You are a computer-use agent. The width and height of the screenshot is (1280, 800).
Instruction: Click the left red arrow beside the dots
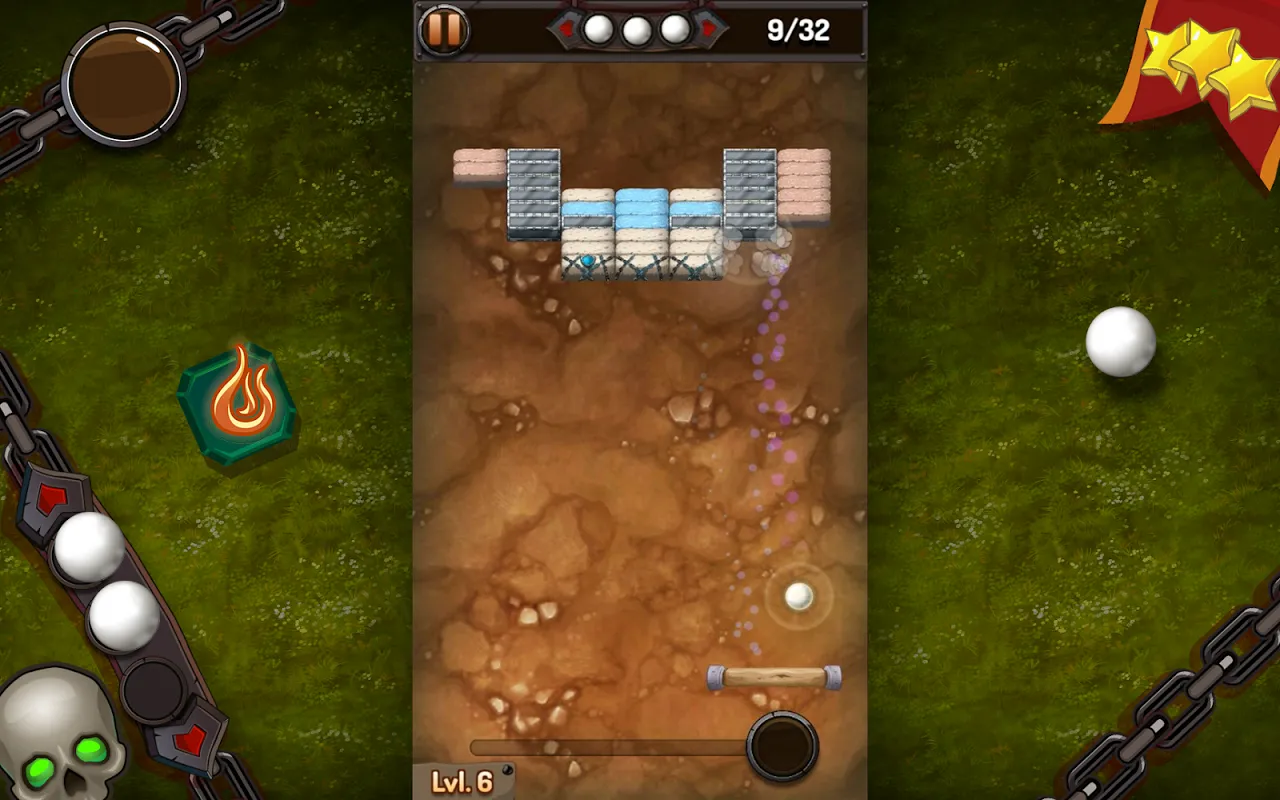[566, 28]
